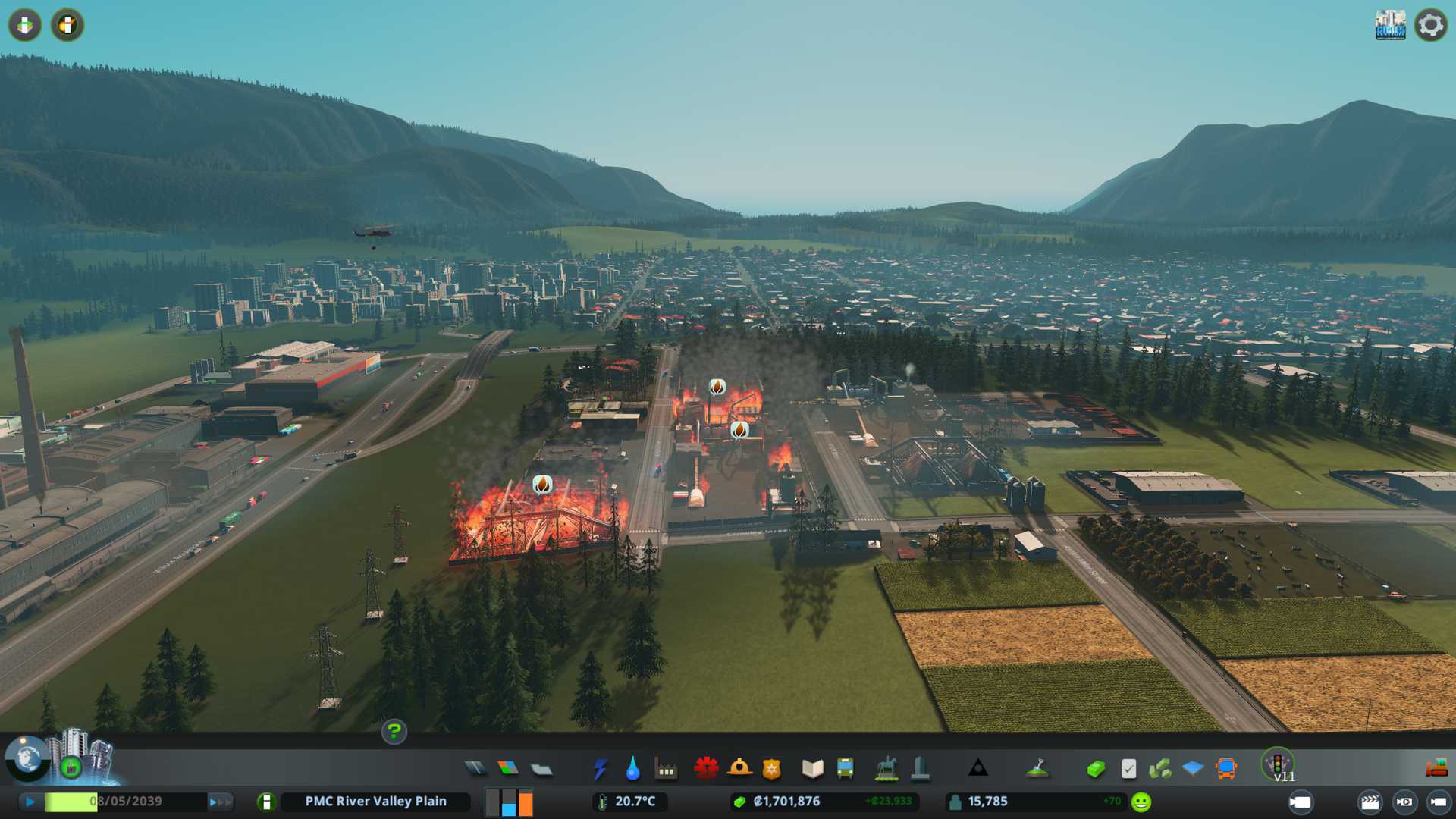Image resolution: width=1456 pixels, height=819 pixels.
Task: Open the Police Department menu
Action: 771,769
